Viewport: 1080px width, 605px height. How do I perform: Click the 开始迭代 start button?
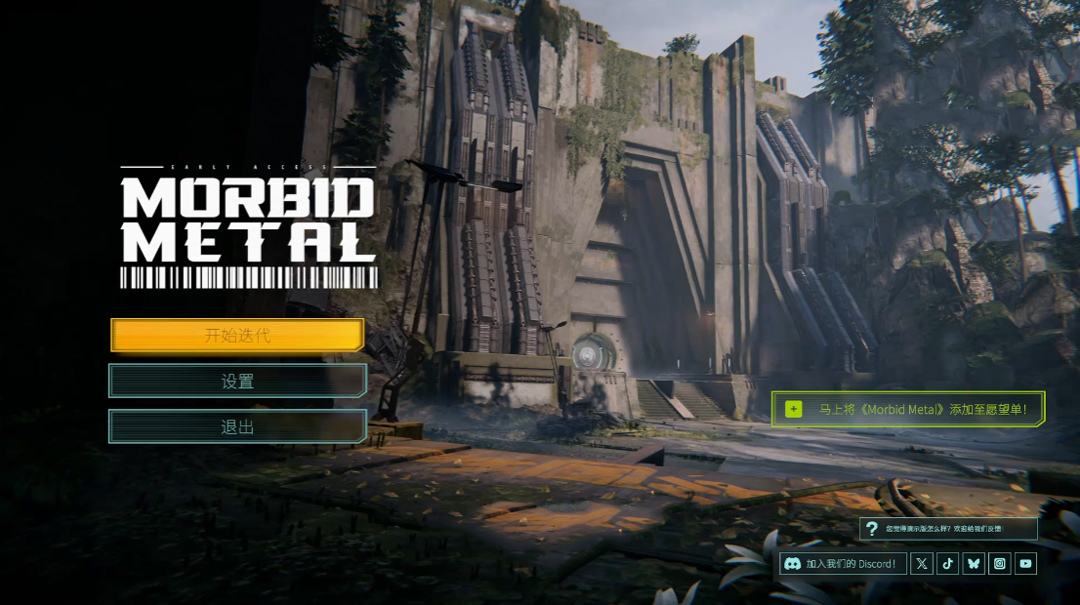[x=237, y=335]
